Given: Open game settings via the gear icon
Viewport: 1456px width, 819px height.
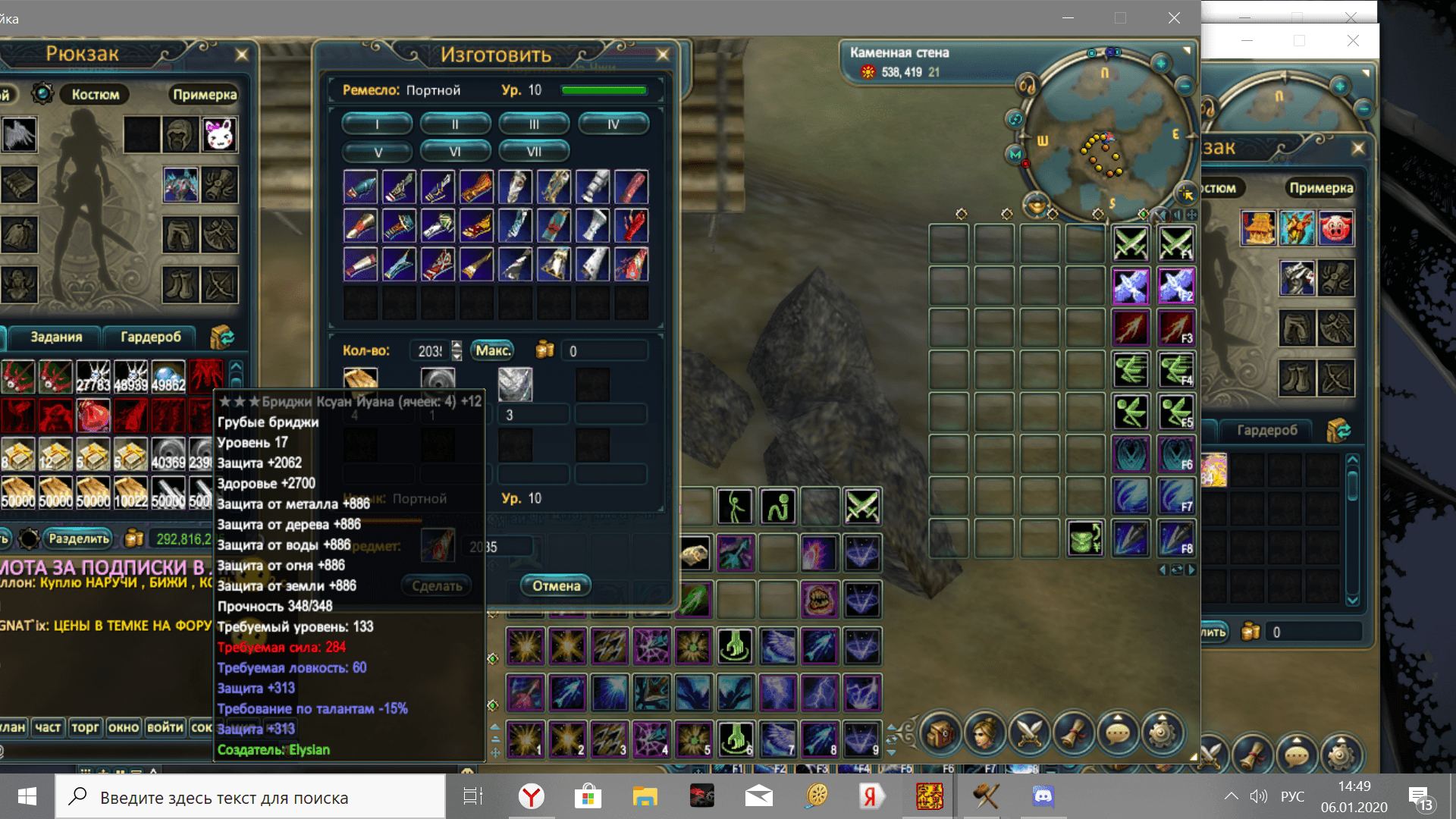Looking at the screenshot, I should [x=1162, y=730].
